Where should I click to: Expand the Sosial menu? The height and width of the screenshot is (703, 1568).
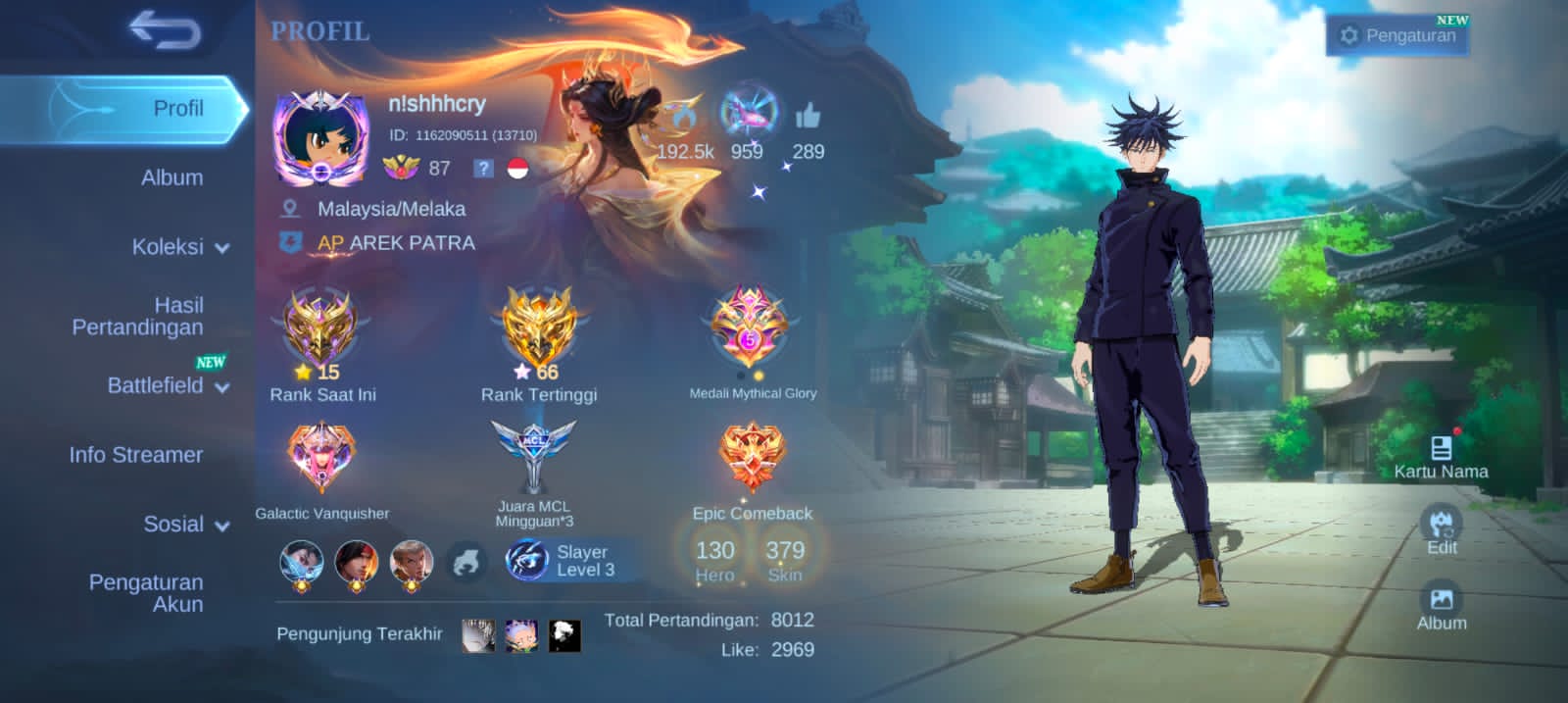click(x=185, y=525)
